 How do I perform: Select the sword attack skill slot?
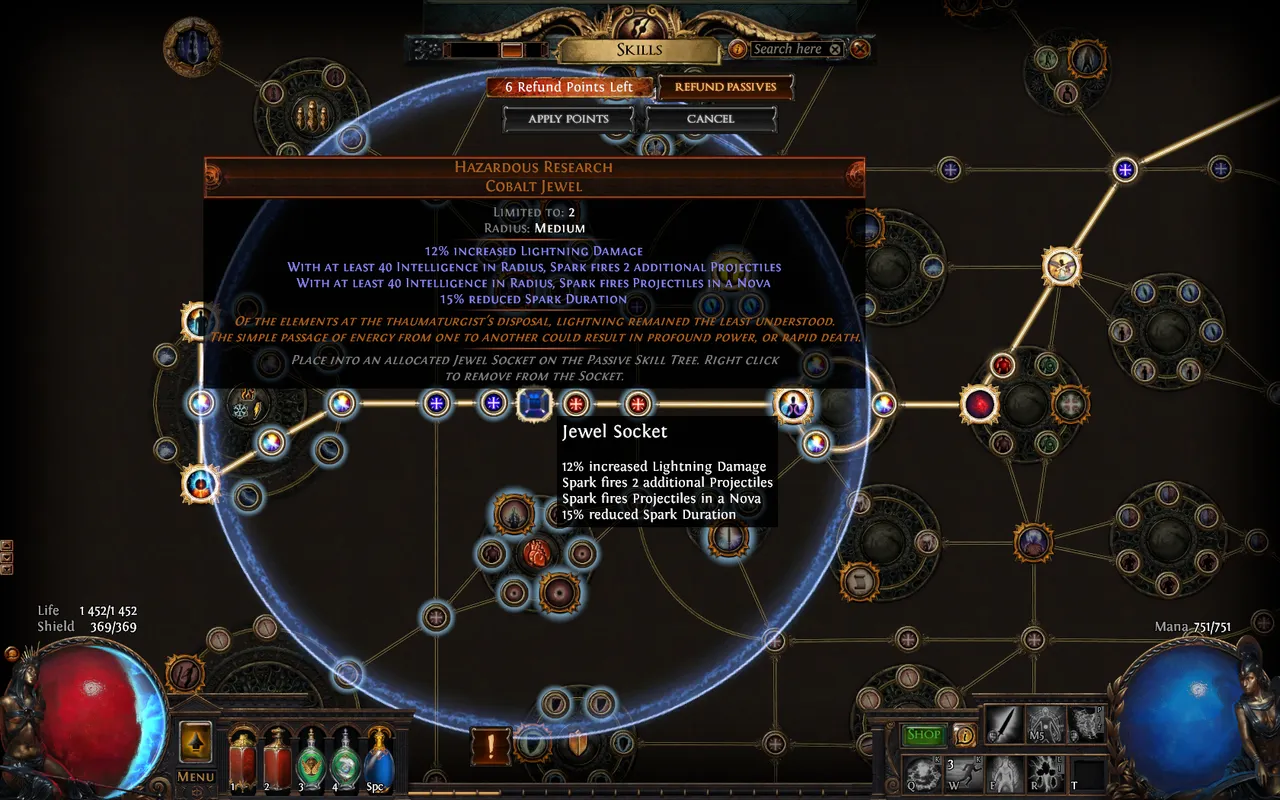click(1002, 724)
